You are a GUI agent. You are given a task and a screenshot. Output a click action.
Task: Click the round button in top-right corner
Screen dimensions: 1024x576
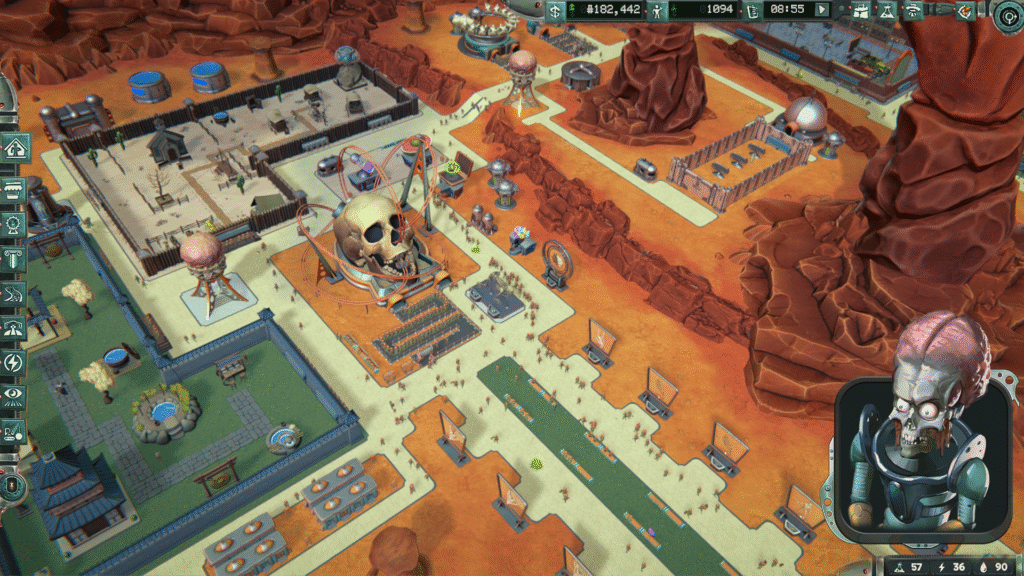(1009, 12)
